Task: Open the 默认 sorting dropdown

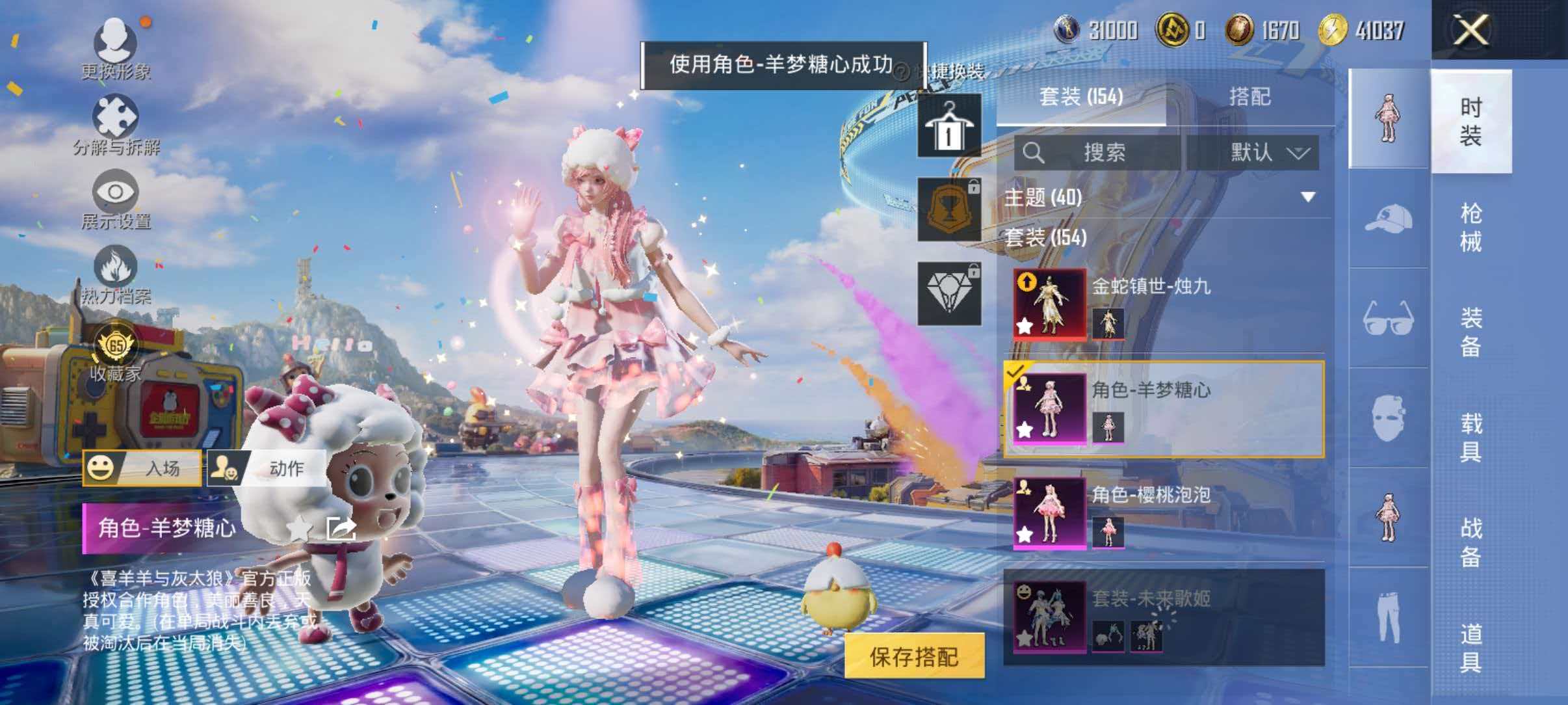Action: pos(1264,153)
